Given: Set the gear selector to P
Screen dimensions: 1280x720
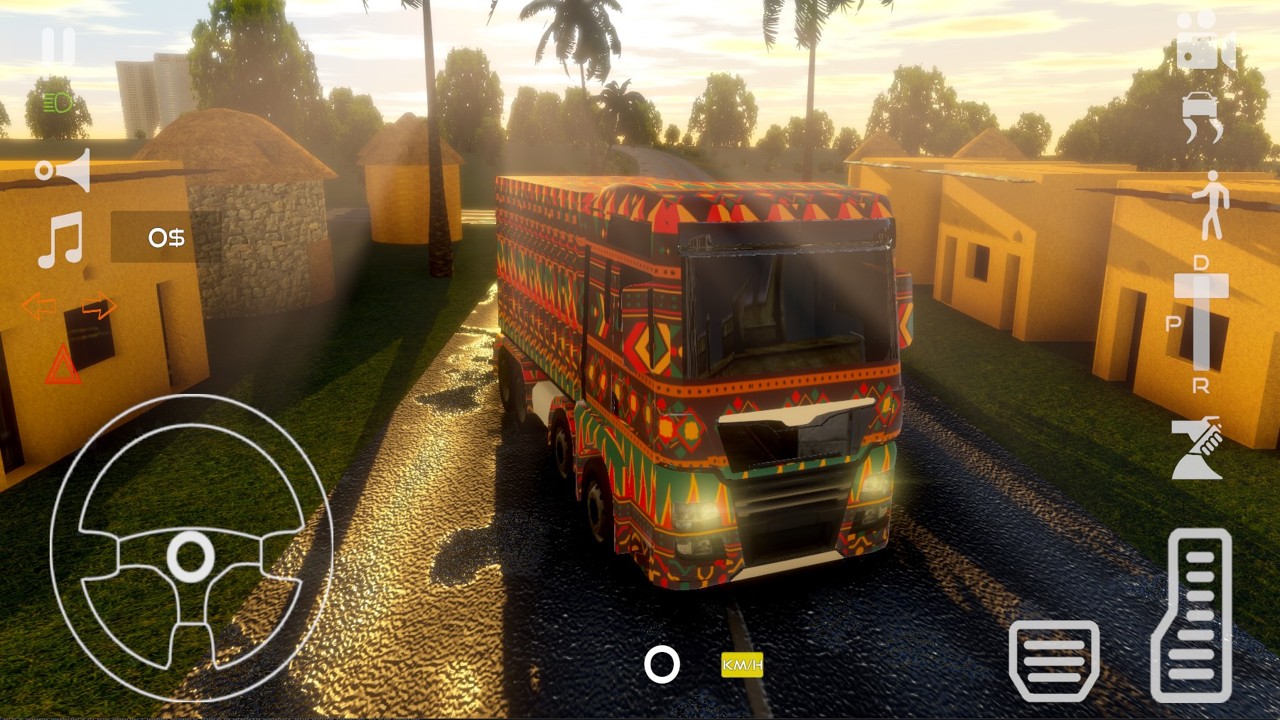Looking at the screenshot, I should click(1173, 323).
